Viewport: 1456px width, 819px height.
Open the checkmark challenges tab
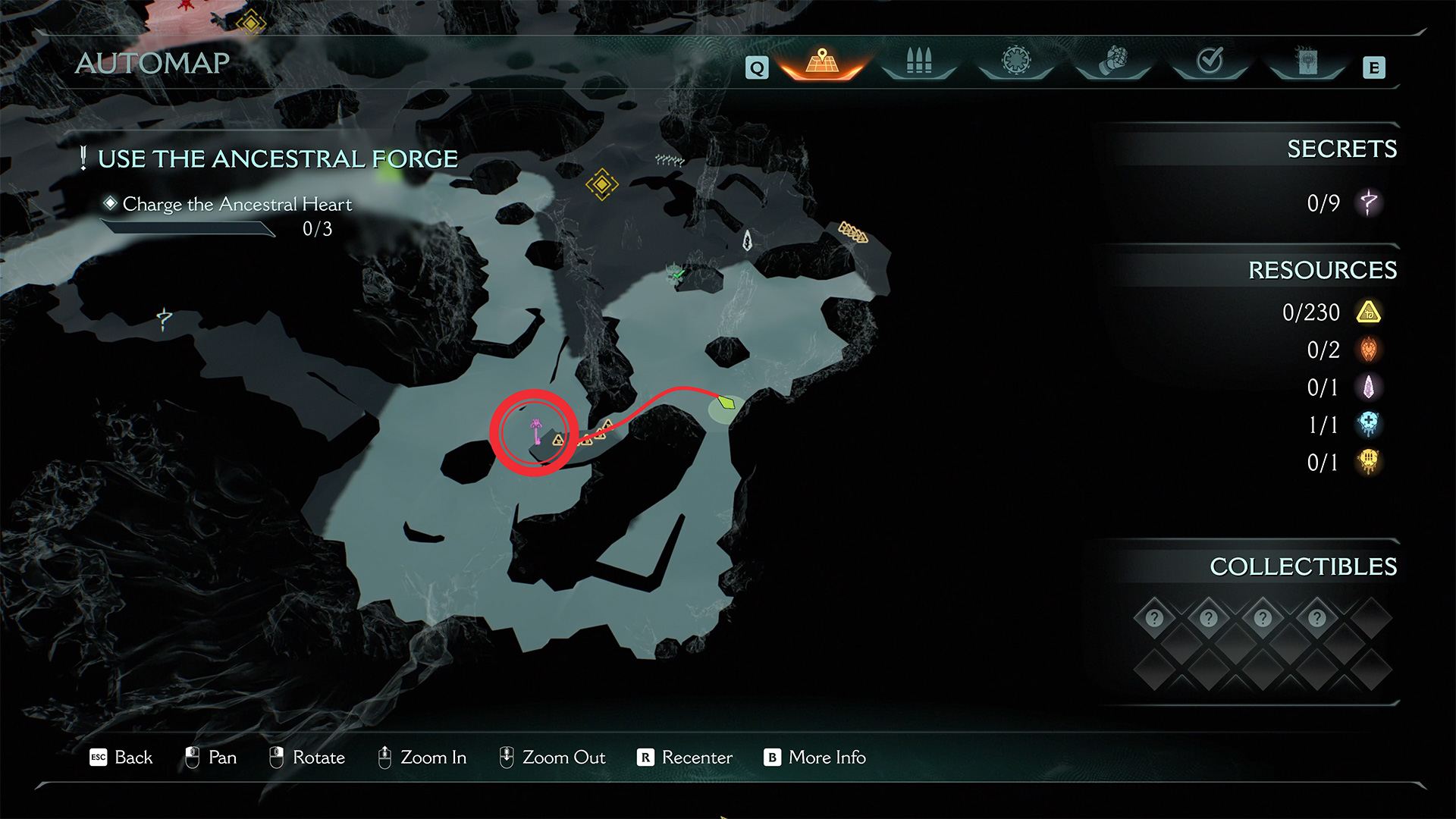point(1210,61)
